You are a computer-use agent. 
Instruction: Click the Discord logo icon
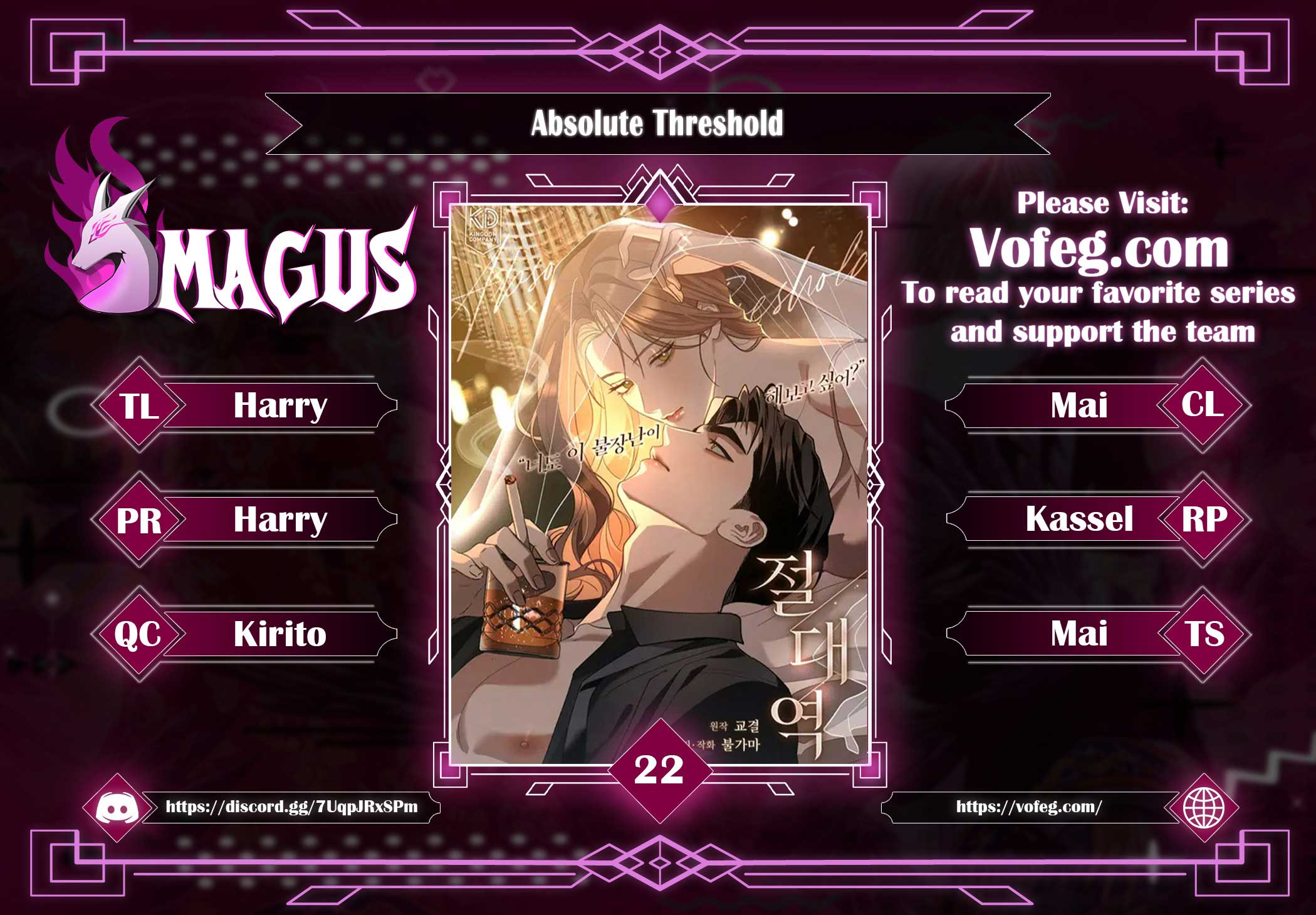pyautogui.click(x=117, y=808)
